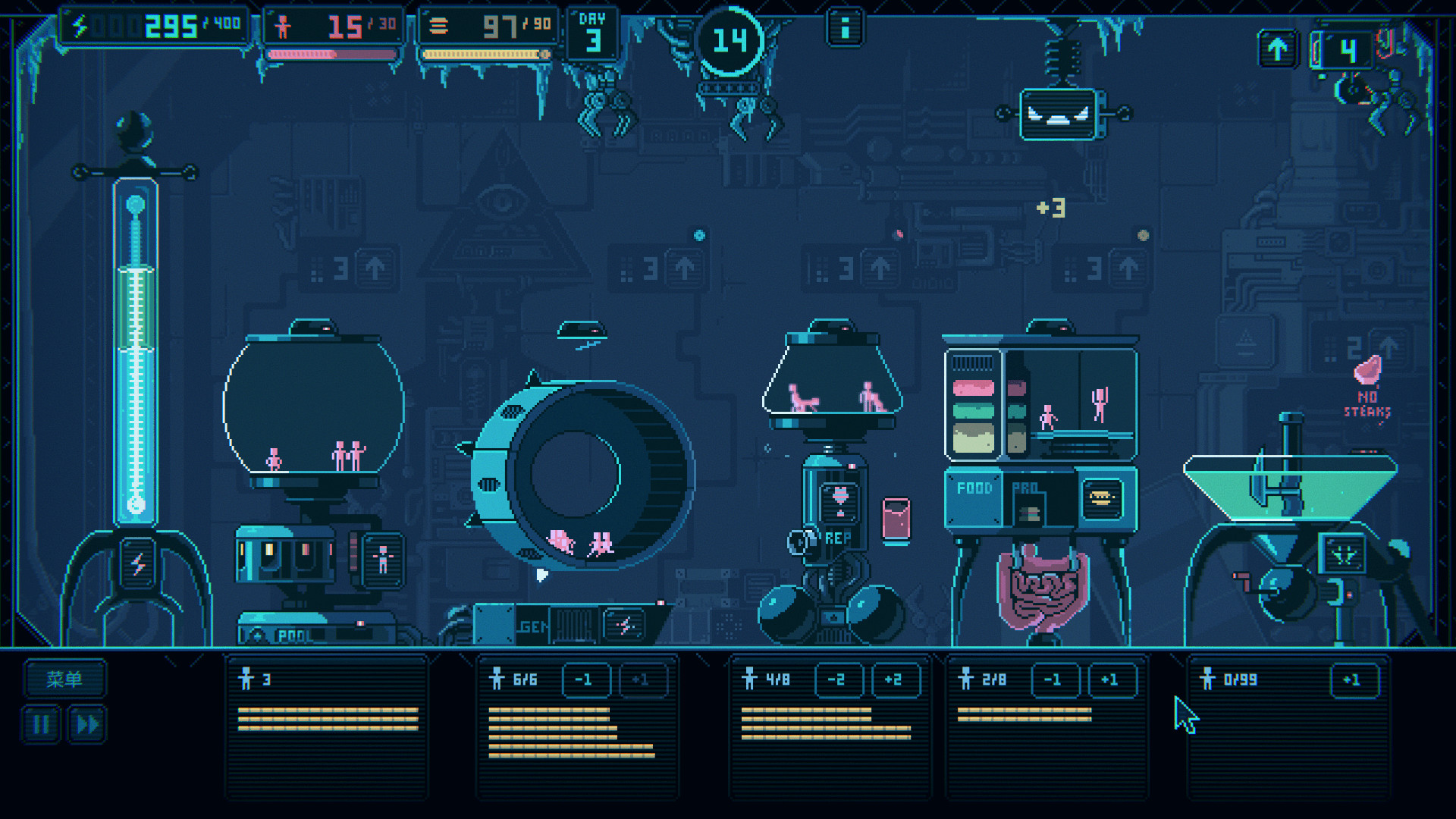Screen dimensions: 1456x819
Task: Remove a worker using the -1 stepper on 6/6 panel
Action: [x=585, y=679]
